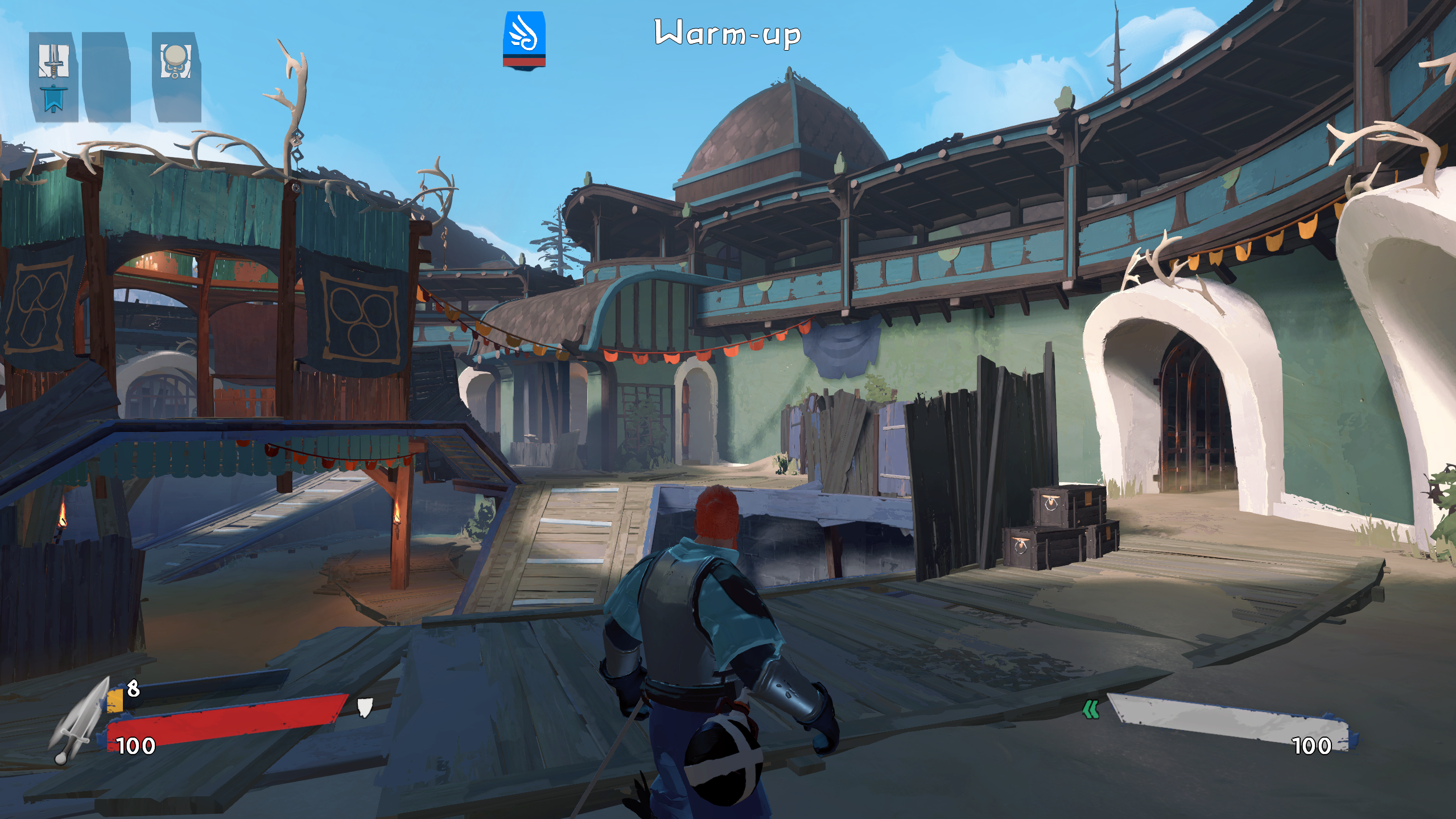
Task: Click the green double chevron stamina icon
Action: pos(1090,709)
